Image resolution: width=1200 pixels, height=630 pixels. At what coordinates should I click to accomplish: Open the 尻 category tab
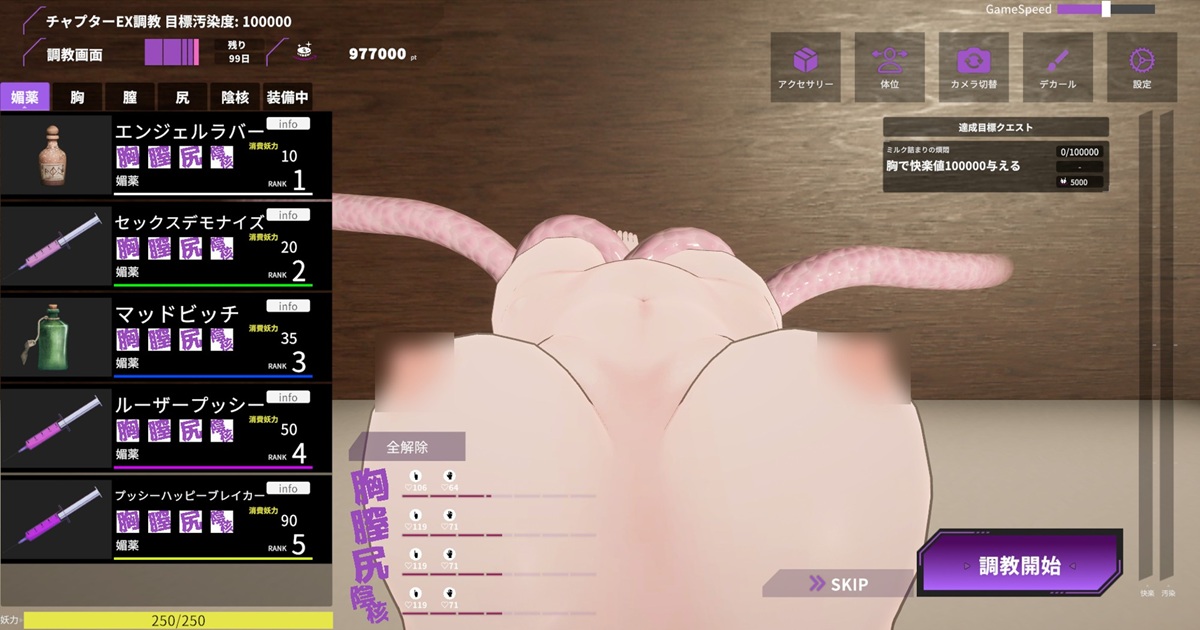coord(182,97)
